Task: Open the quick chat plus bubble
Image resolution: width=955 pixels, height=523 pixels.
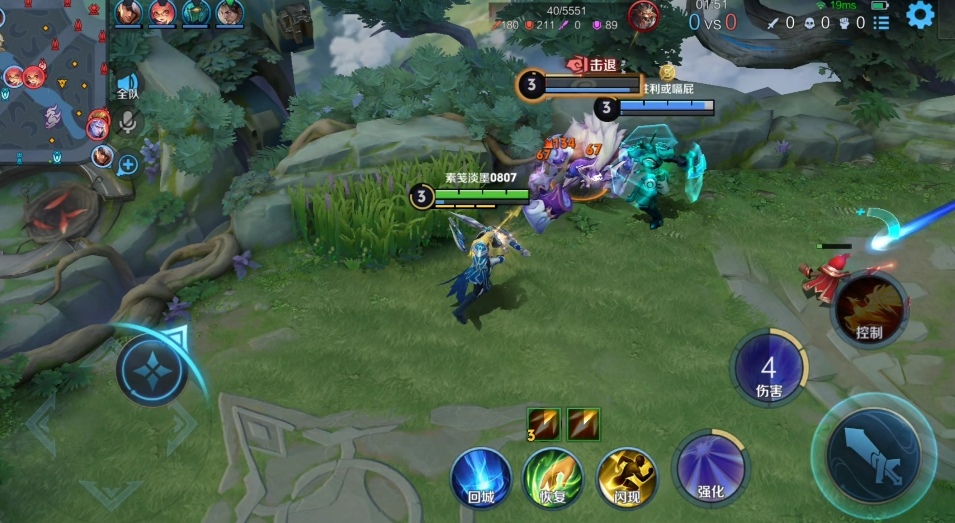Action: (128, 164)
